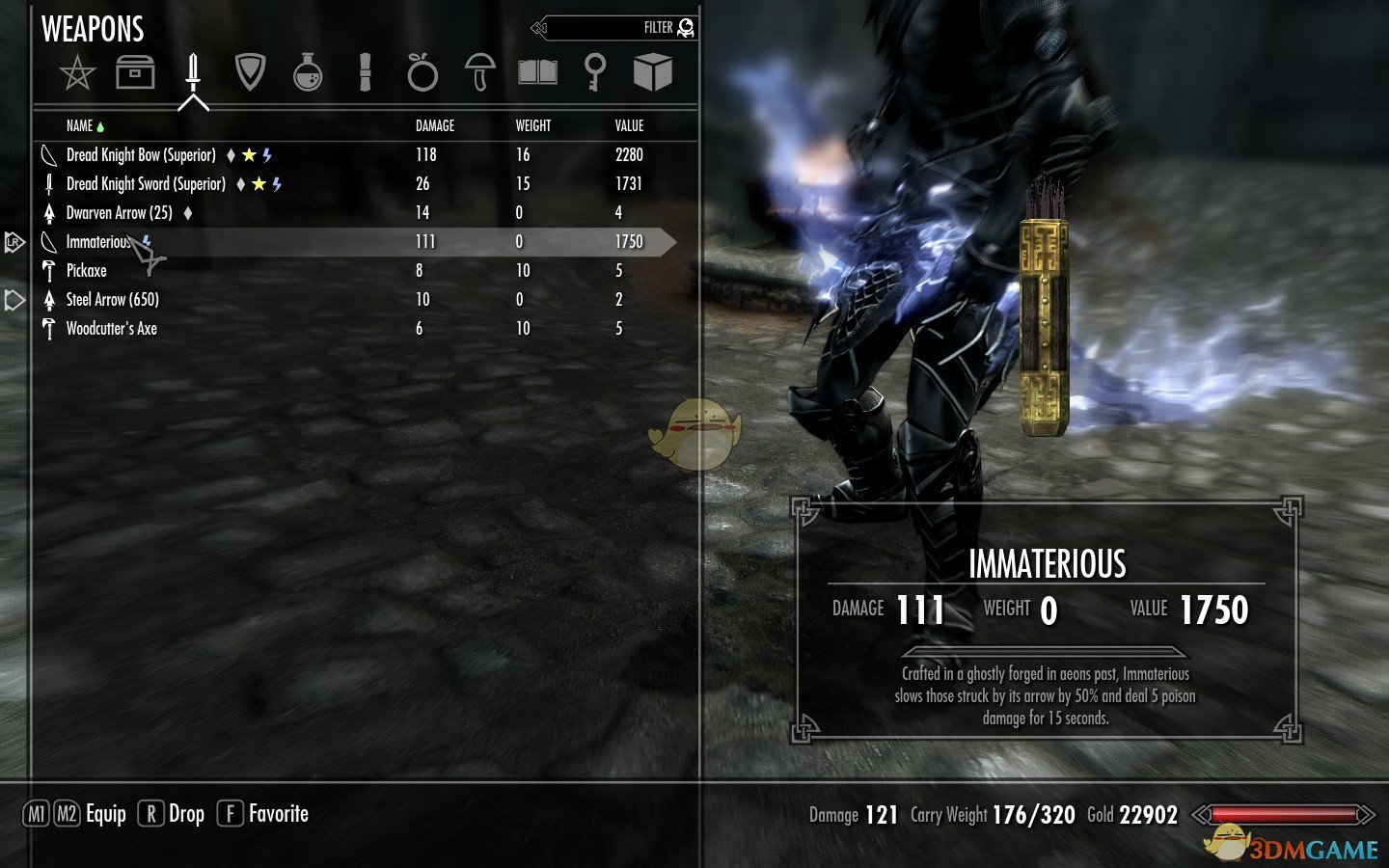Image resolution: width=1389 pixels, height=868 pixels.
Task: Choose the Dwarven Arrow row
Action: click(x=119, y=213)
